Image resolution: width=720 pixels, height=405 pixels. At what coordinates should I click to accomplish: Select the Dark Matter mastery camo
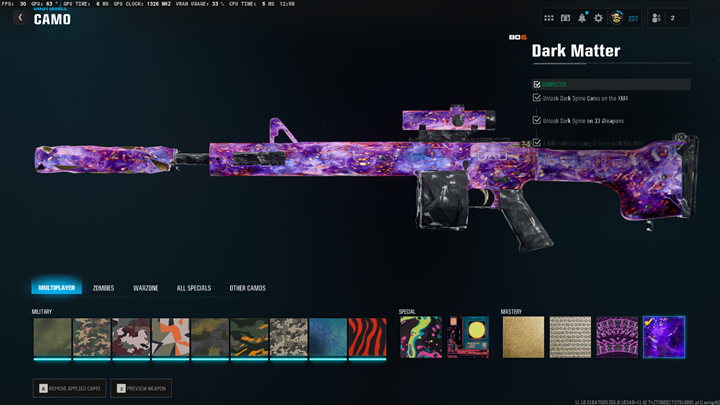(664, 337)
